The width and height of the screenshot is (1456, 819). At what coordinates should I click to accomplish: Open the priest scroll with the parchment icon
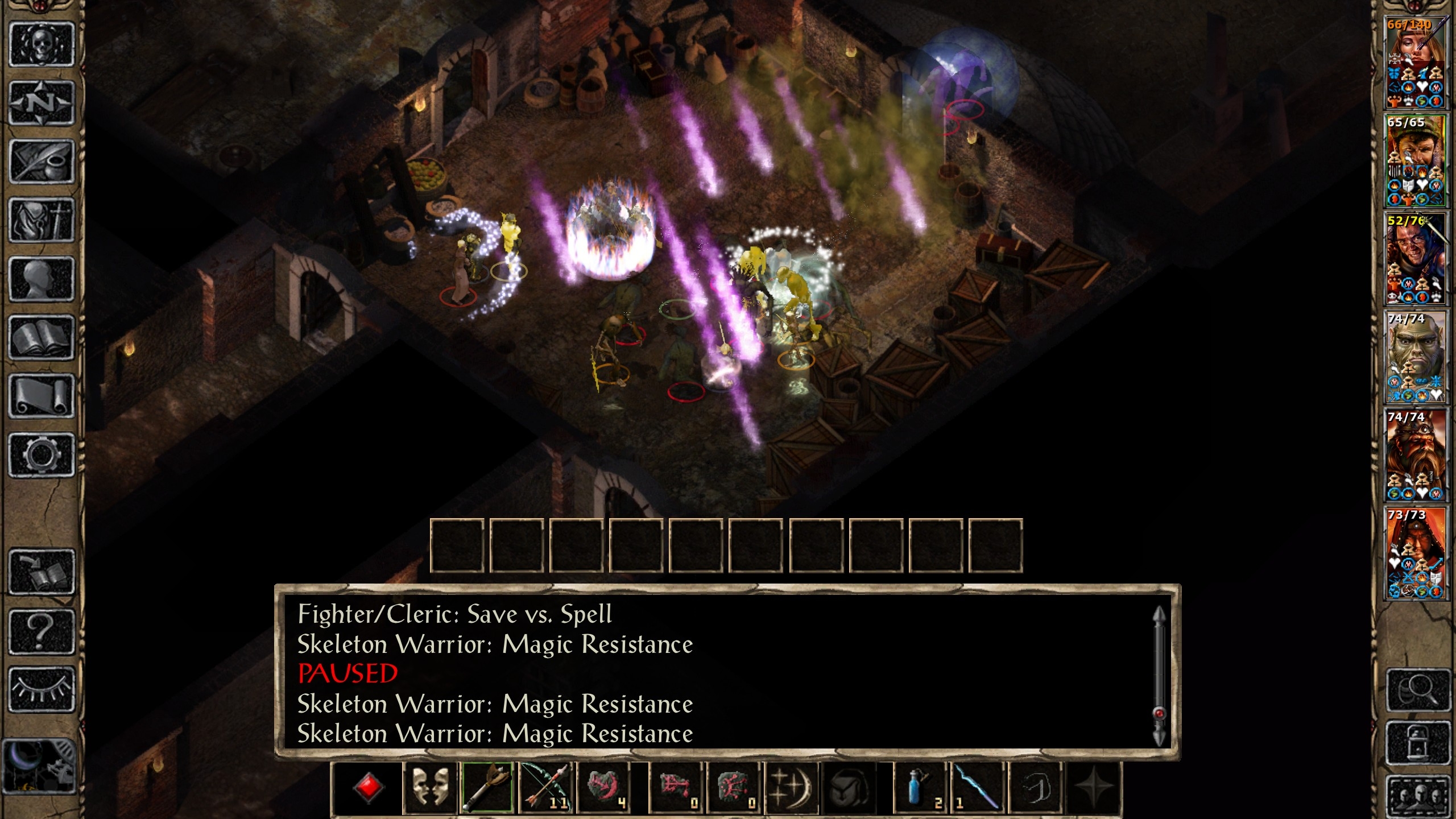pos(42,396)
